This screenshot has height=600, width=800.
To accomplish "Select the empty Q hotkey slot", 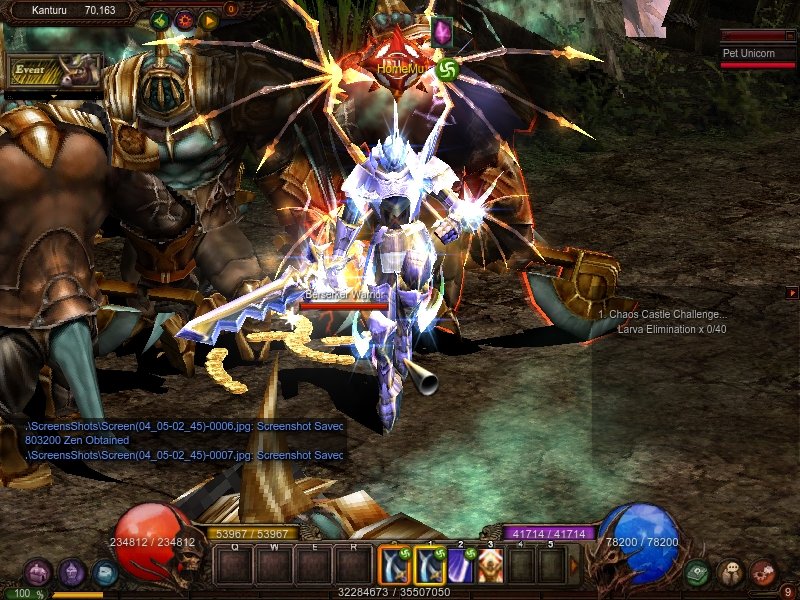I will coord(234,567).
